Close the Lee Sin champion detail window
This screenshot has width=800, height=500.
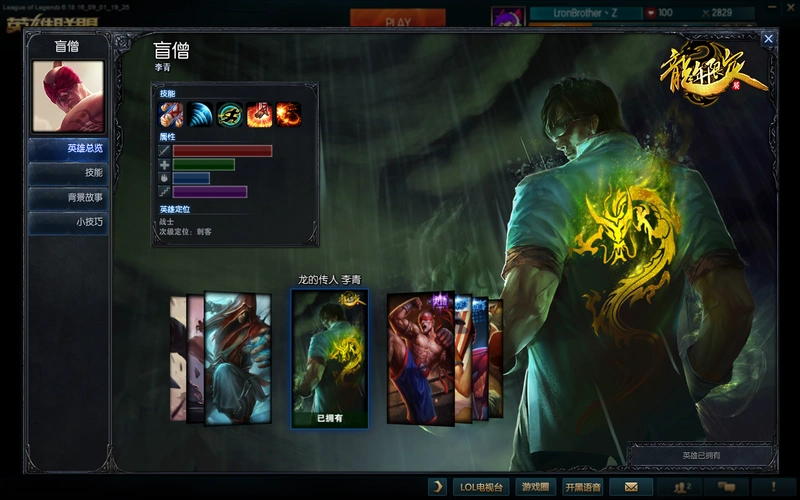click(768, 39)
